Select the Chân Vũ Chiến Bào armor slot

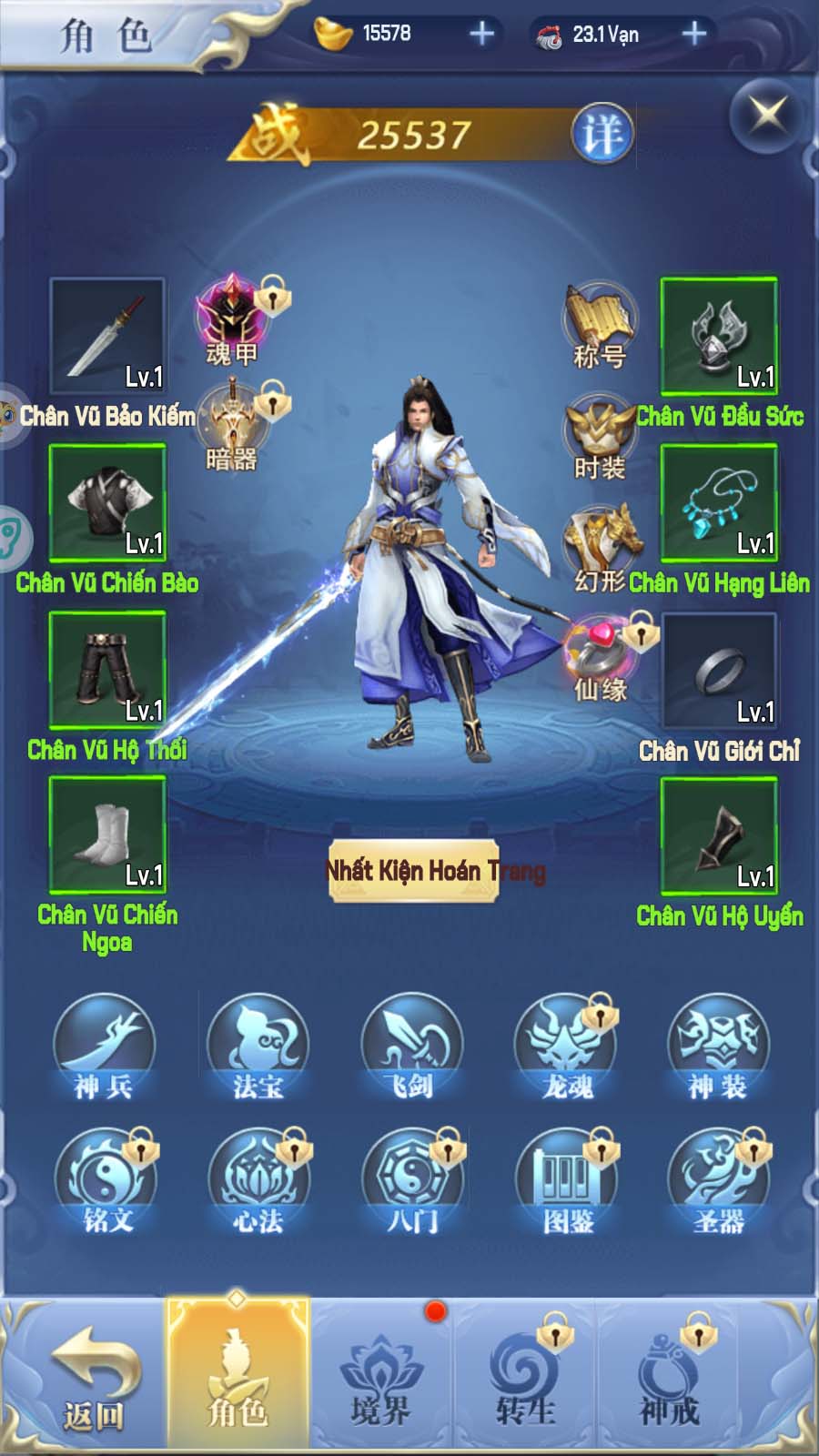[x=107, y=502]
